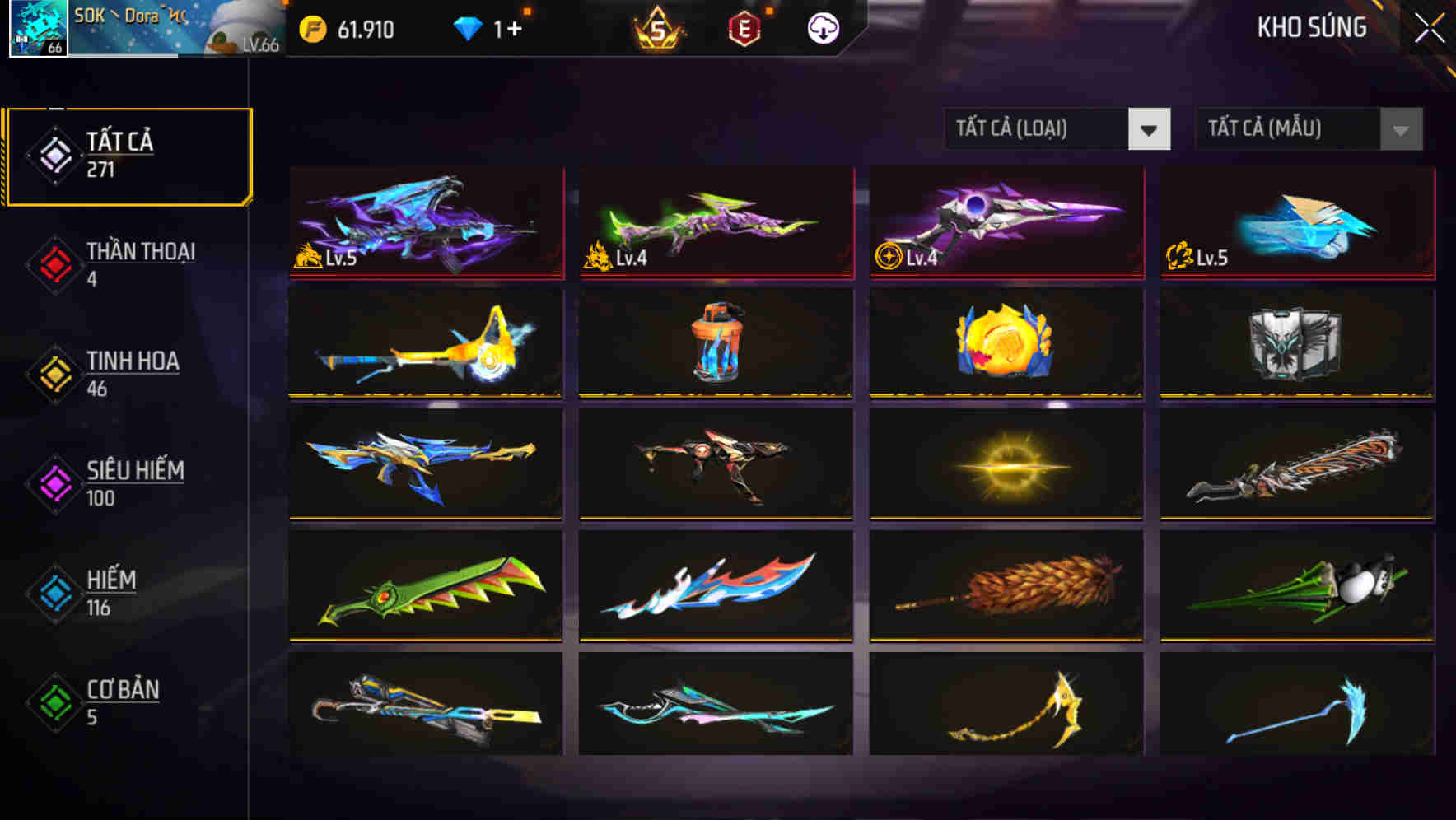The height and width of the screenshot is (820, 1456).
Task: Click the diamond currency icon
Action: tap(468, 27)
